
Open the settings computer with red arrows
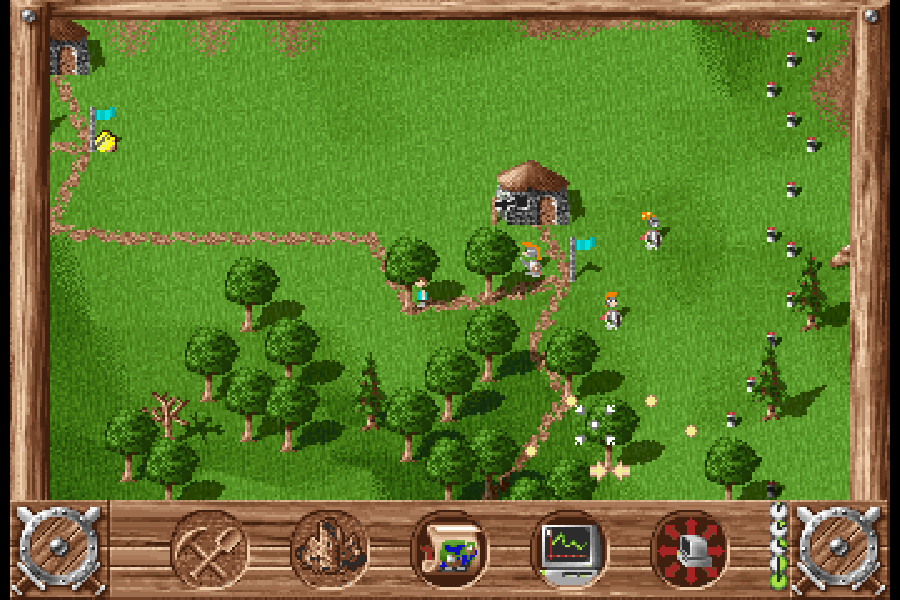pos(690,549)
